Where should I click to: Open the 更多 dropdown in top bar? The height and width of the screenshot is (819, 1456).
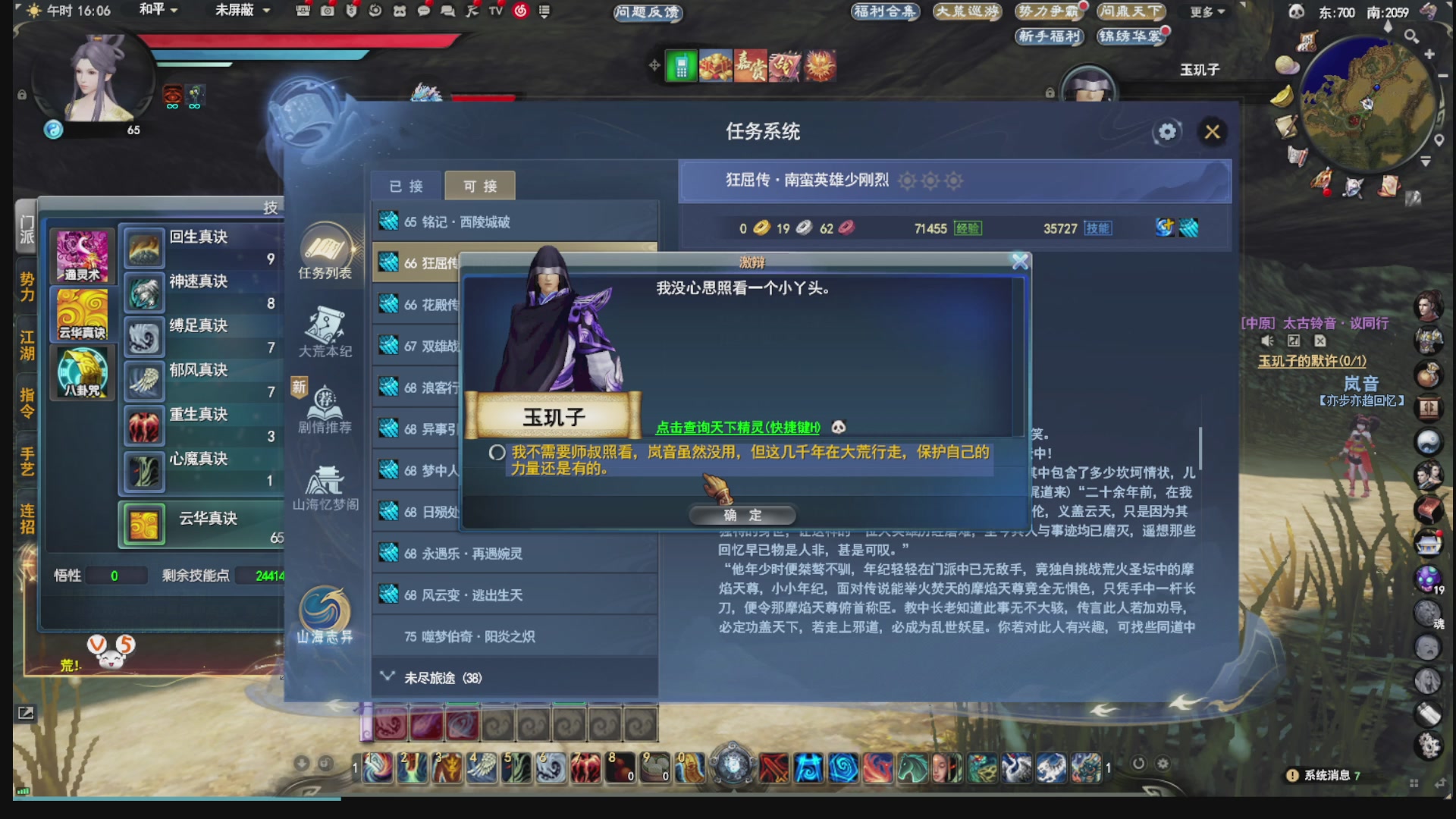(x=1204, y=11)
